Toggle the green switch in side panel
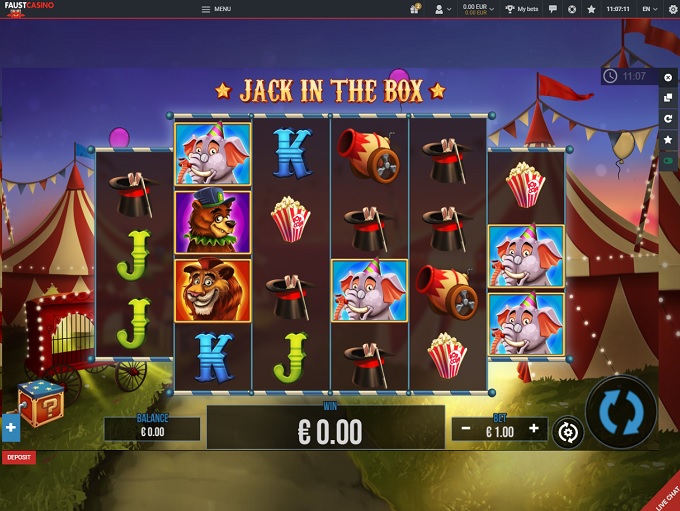680x511 pixels. tap(669, 160)
